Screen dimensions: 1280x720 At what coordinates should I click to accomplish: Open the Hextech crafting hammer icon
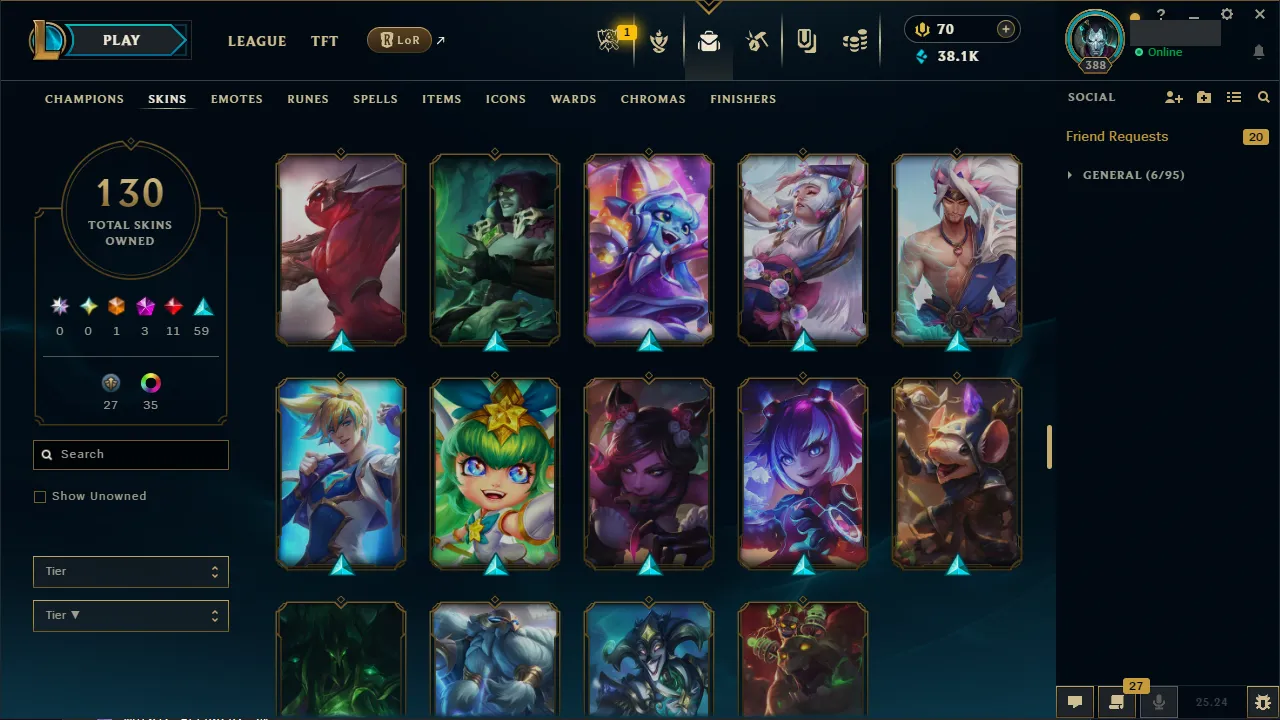(x=757, y=40)
